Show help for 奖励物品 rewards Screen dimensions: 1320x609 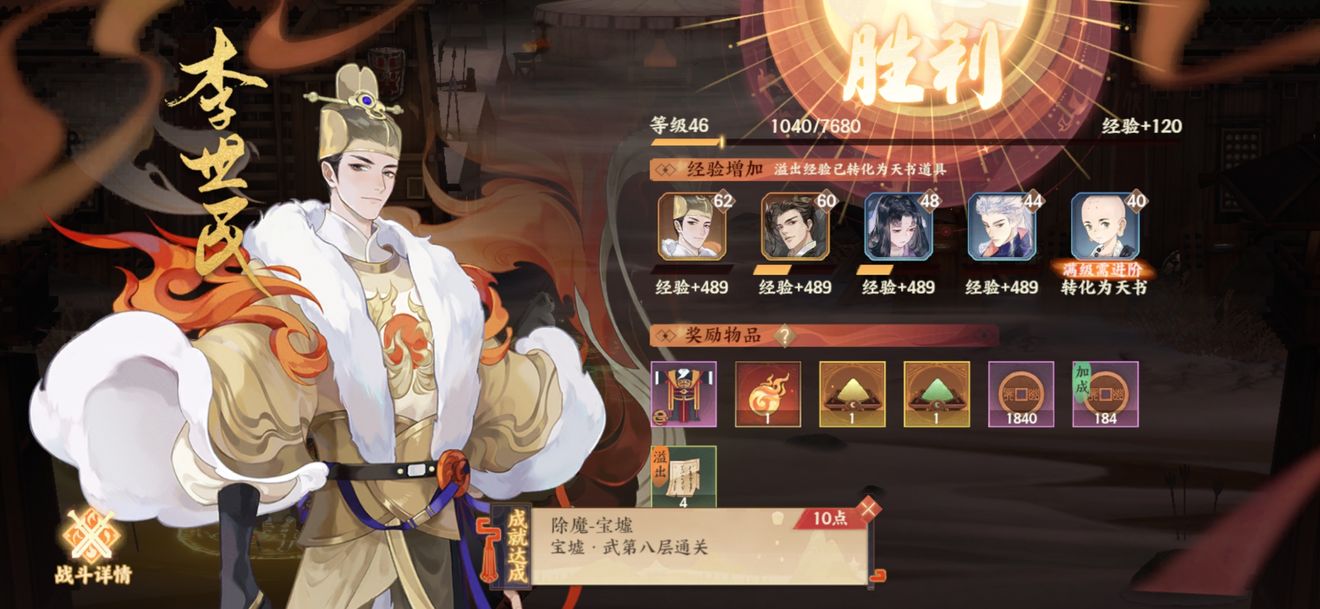click(787, 336)
